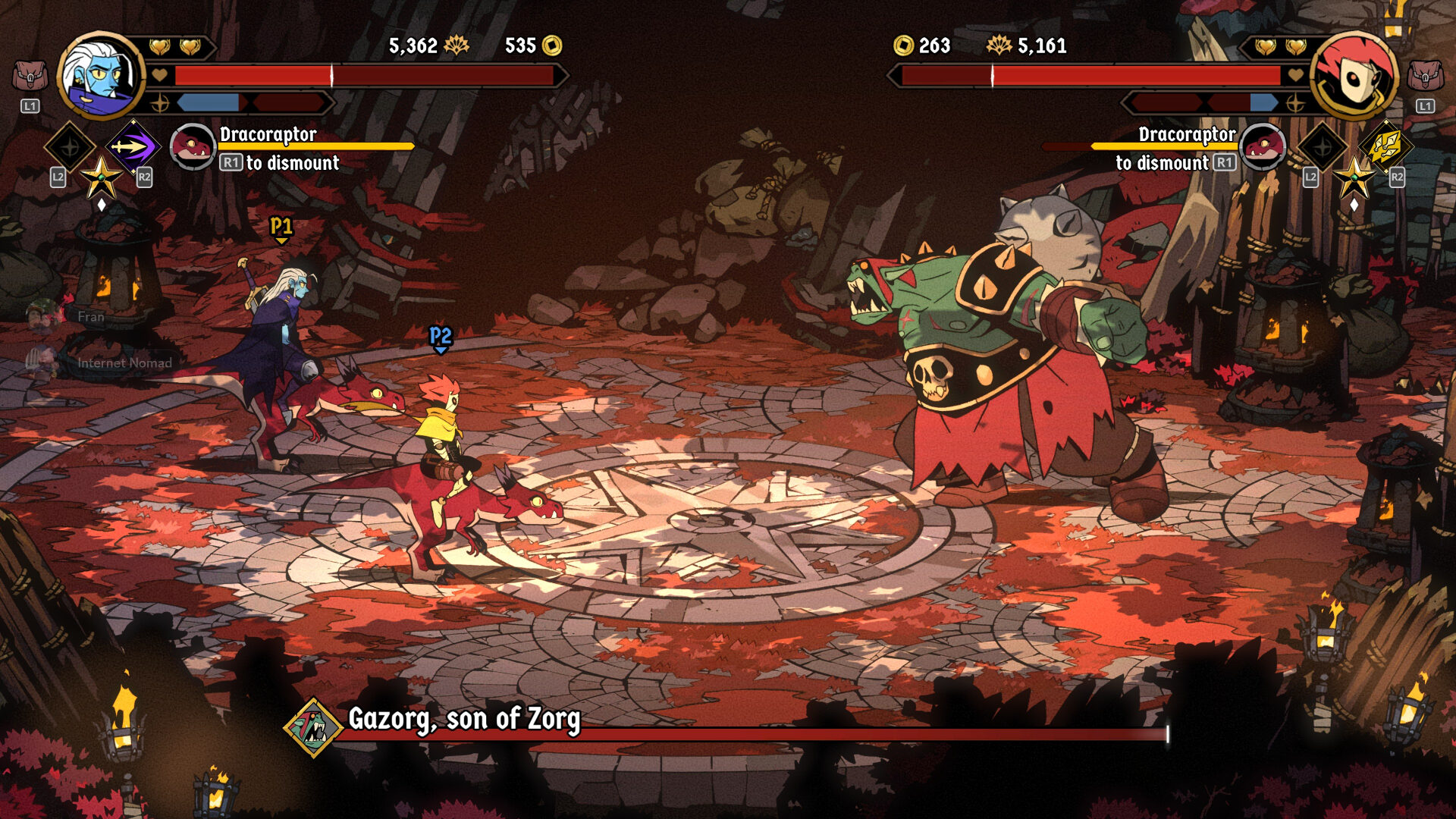Open Player 2's leather bag
This screenshot has height=819, width=1456.
(1425, 77)
